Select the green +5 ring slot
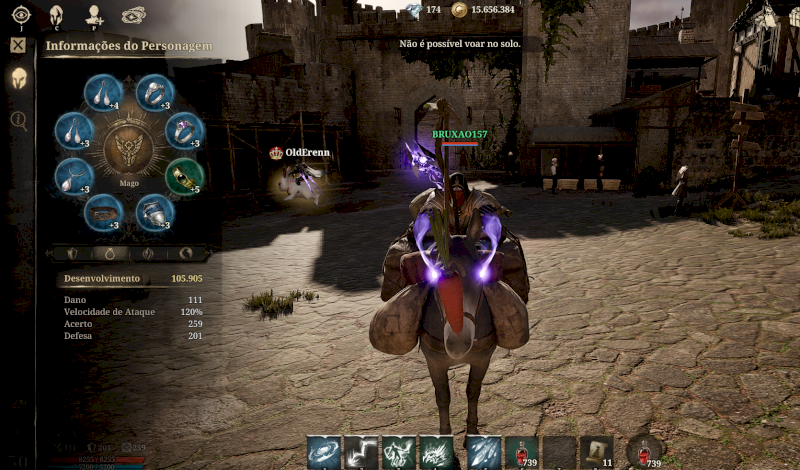 tap(184, 175)
